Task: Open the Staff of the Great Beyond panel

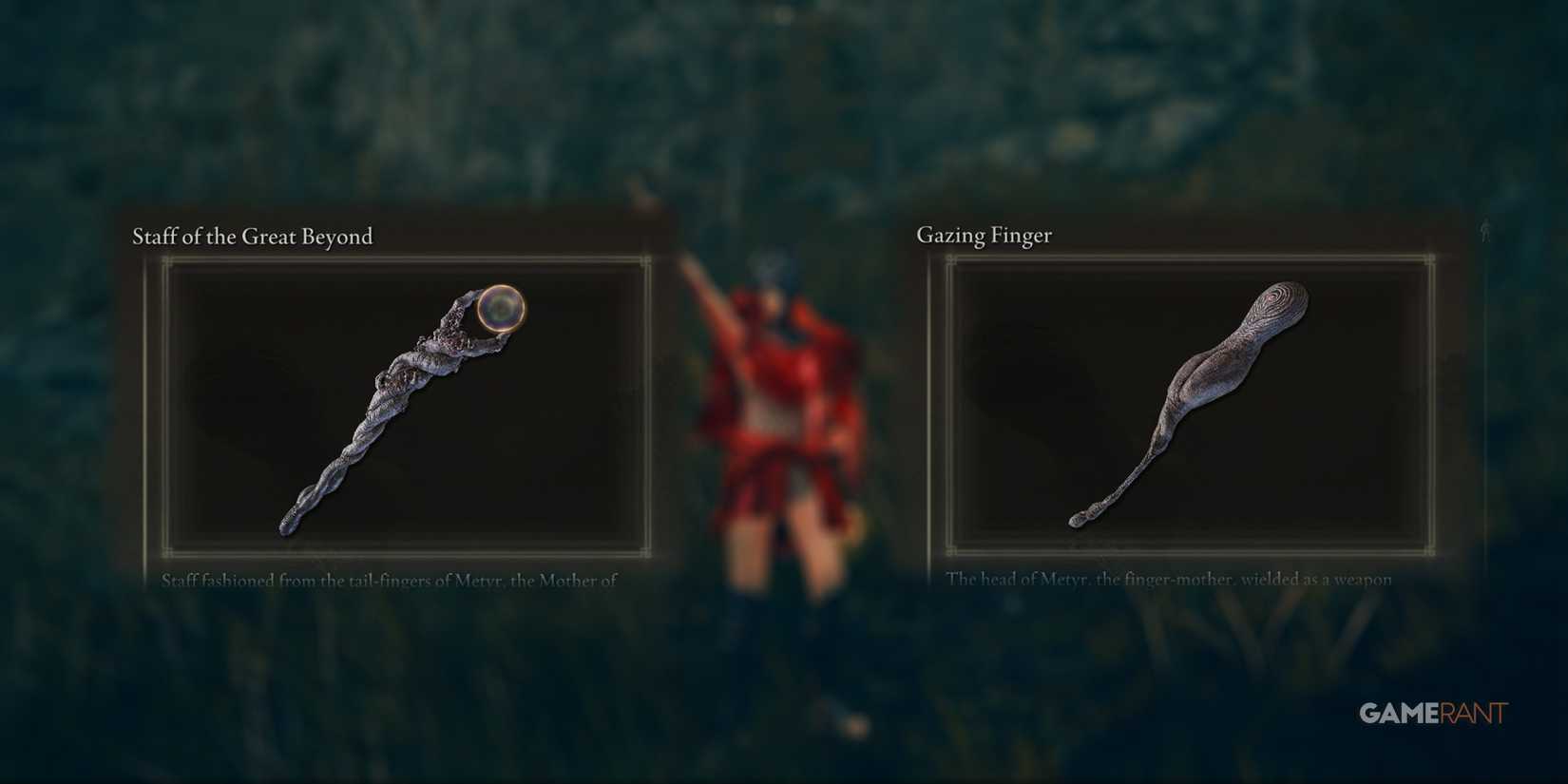Action: pos(399,399)
